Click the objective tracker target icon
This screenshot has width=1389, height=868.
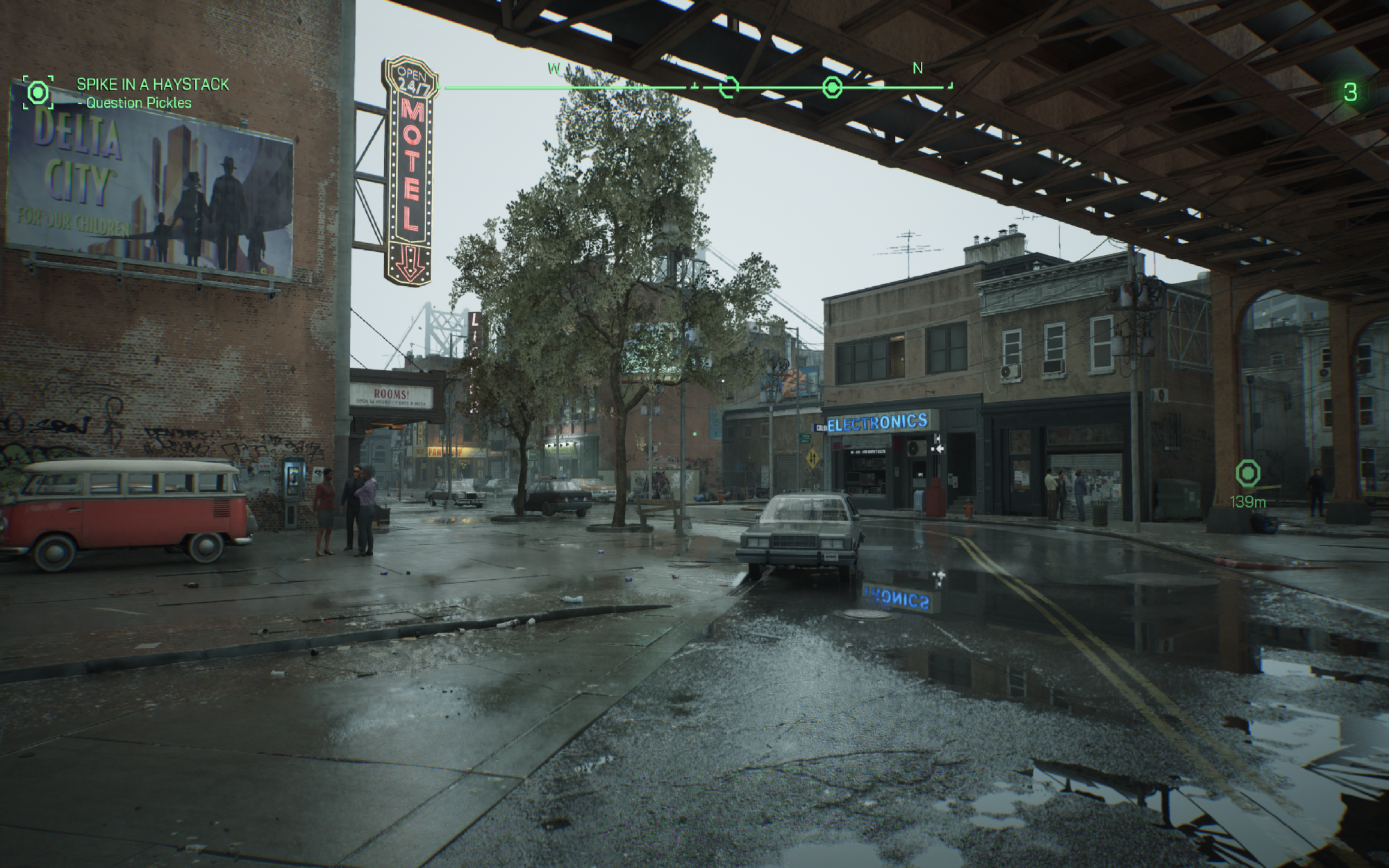(x=38, y=92)
